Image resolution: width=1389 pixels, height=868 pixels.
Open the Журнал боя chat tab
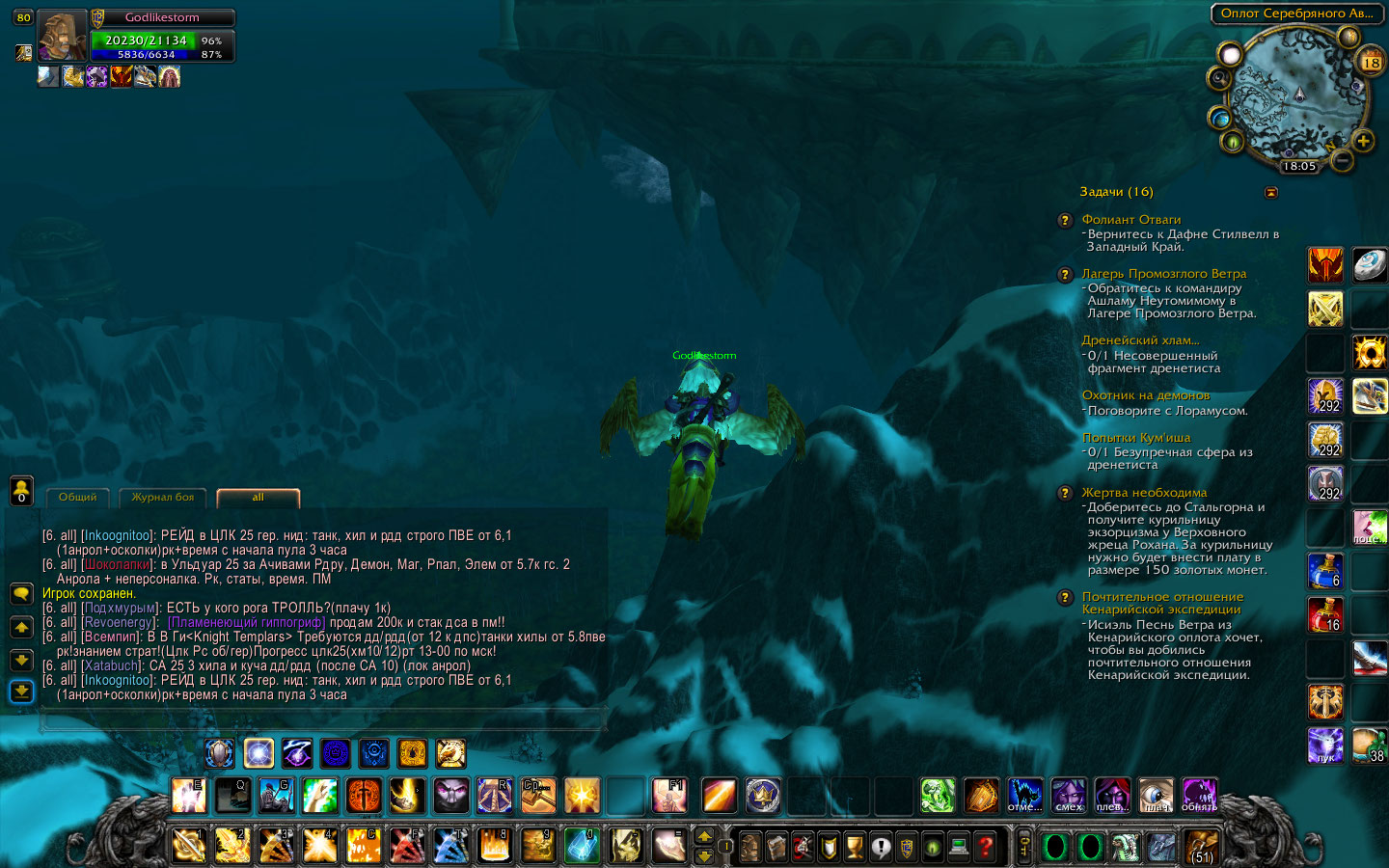(x=162, y=498)
